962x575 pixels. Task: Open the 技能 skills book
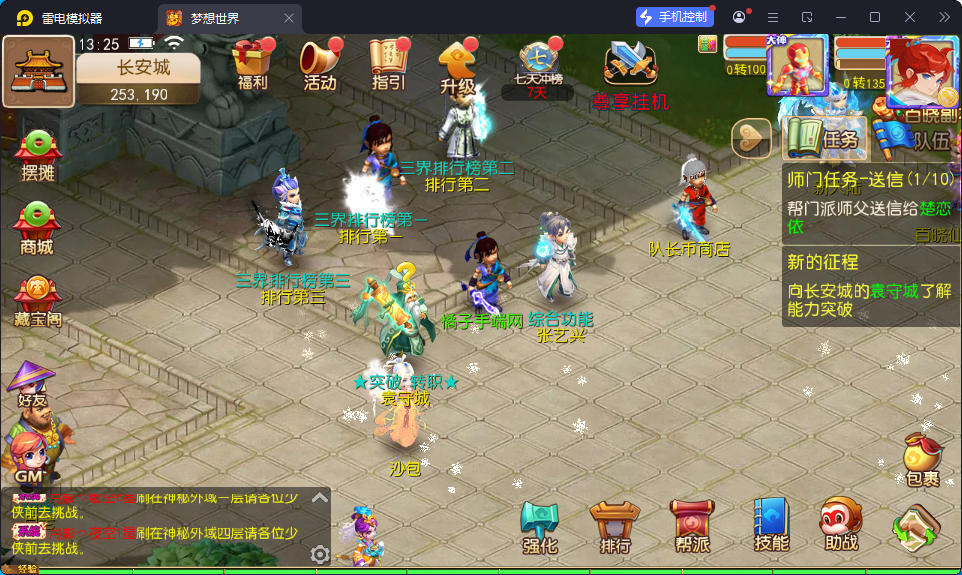(x=771, y=527)
